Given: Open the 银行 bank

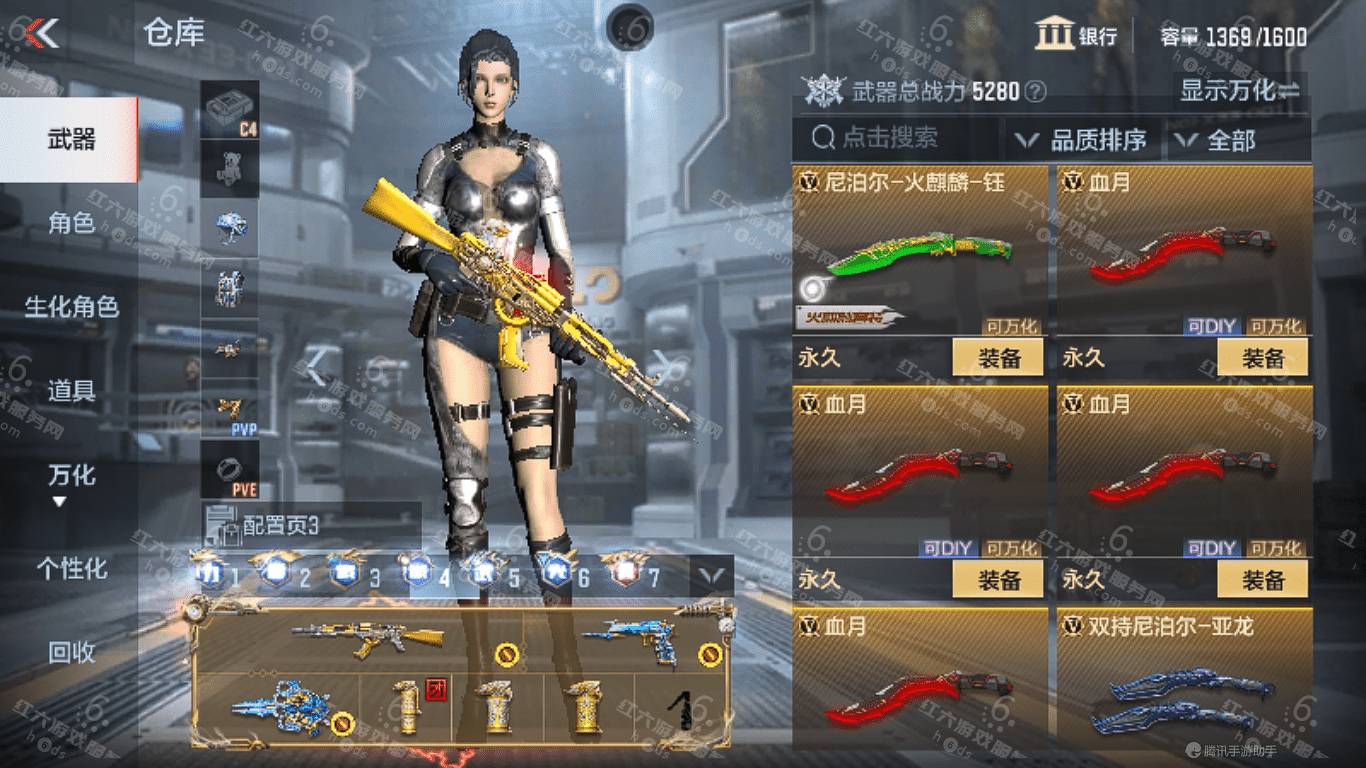Looking at the screenshot, I should click(1077, 36).
